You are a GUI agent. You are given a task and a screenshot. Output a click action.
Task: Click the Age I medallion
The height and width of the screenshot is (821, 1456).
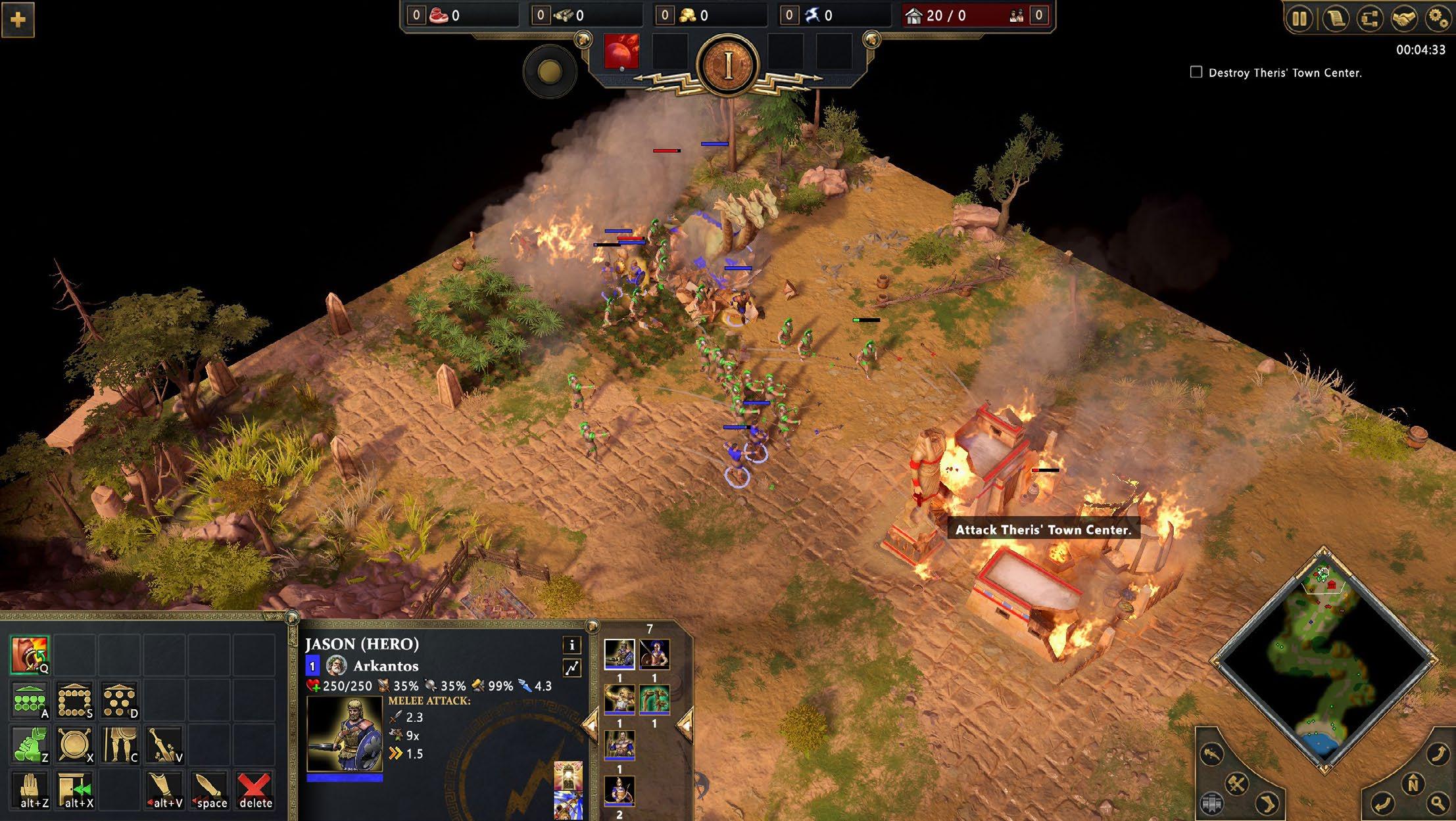[727, 65]
